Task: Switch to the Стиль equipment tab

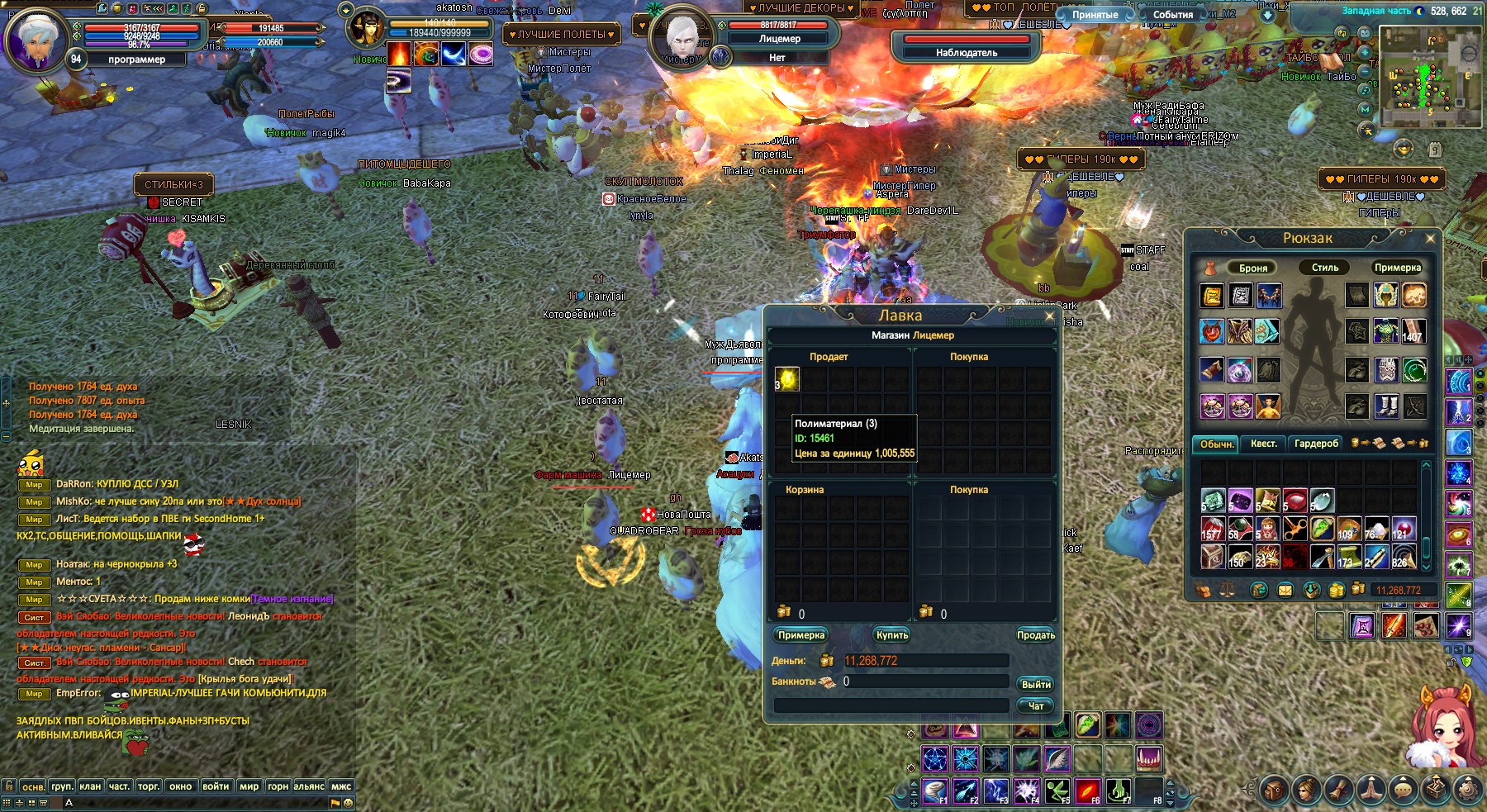Action: point(1325,268)
